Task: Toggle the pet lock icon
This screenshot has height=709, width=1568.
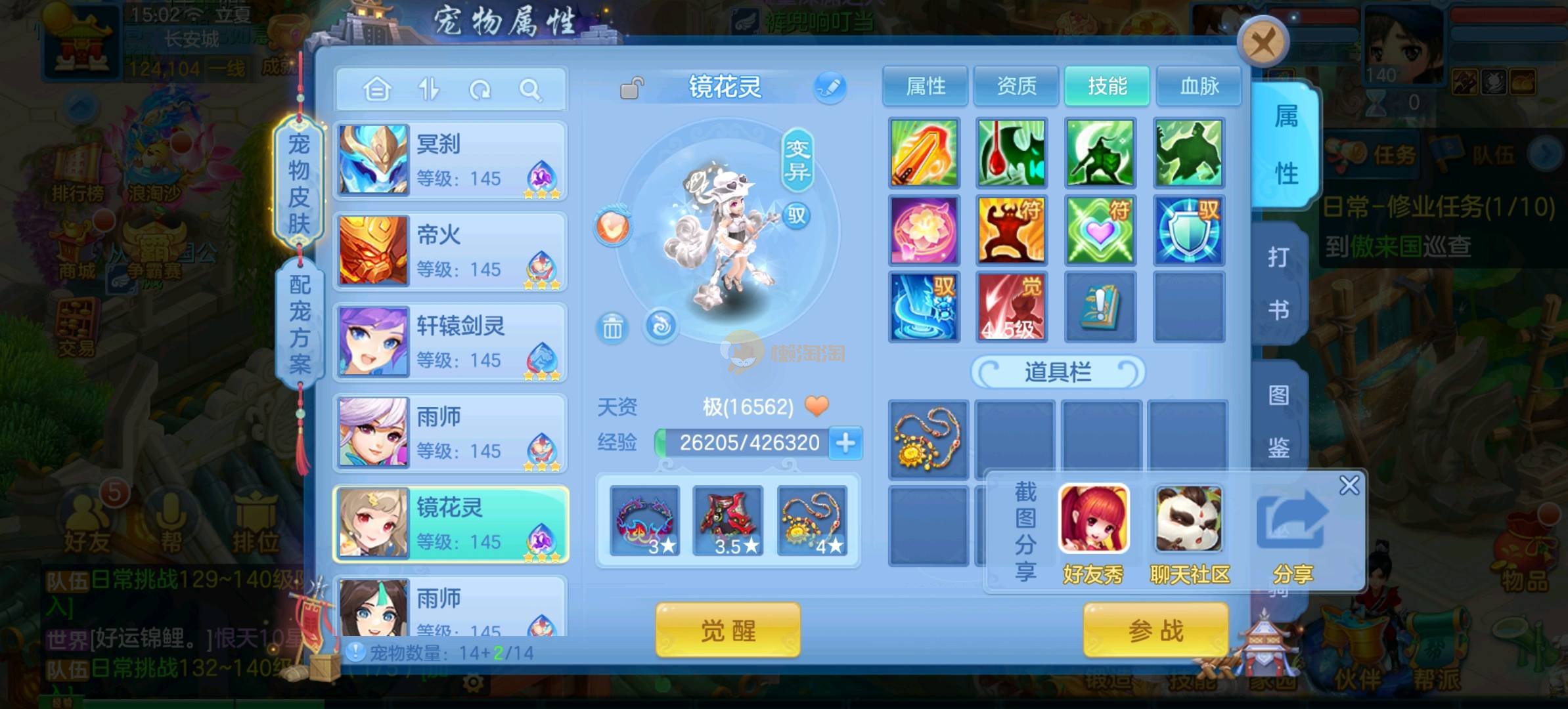Action: (631, 88)
